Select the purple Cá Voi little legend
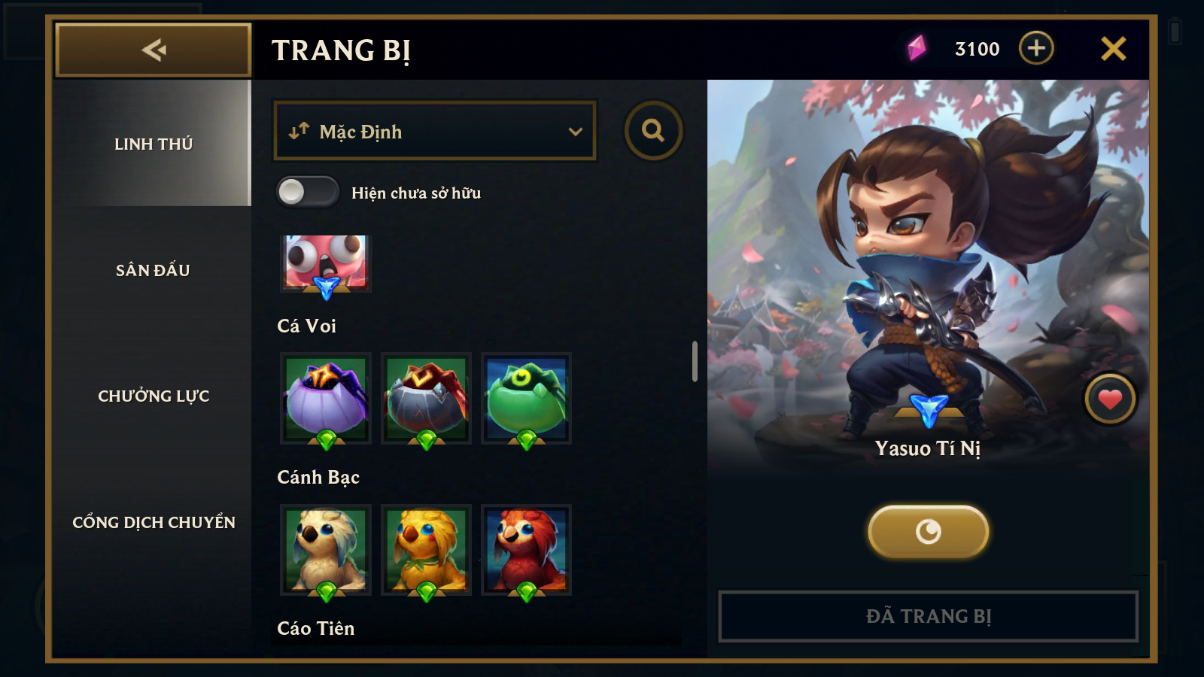 point(326,397)
